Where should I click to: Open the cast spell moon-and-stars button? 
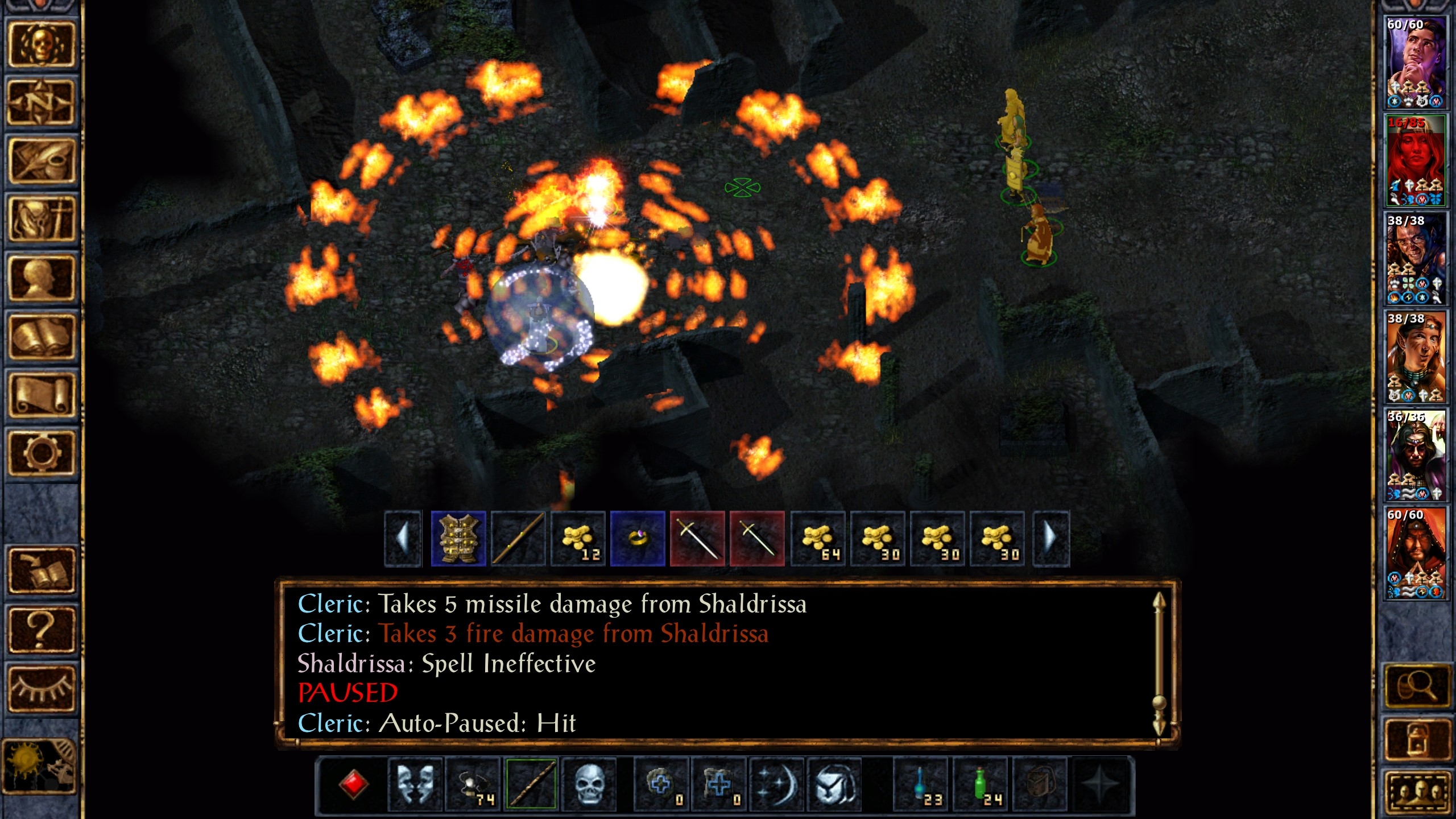776,785
